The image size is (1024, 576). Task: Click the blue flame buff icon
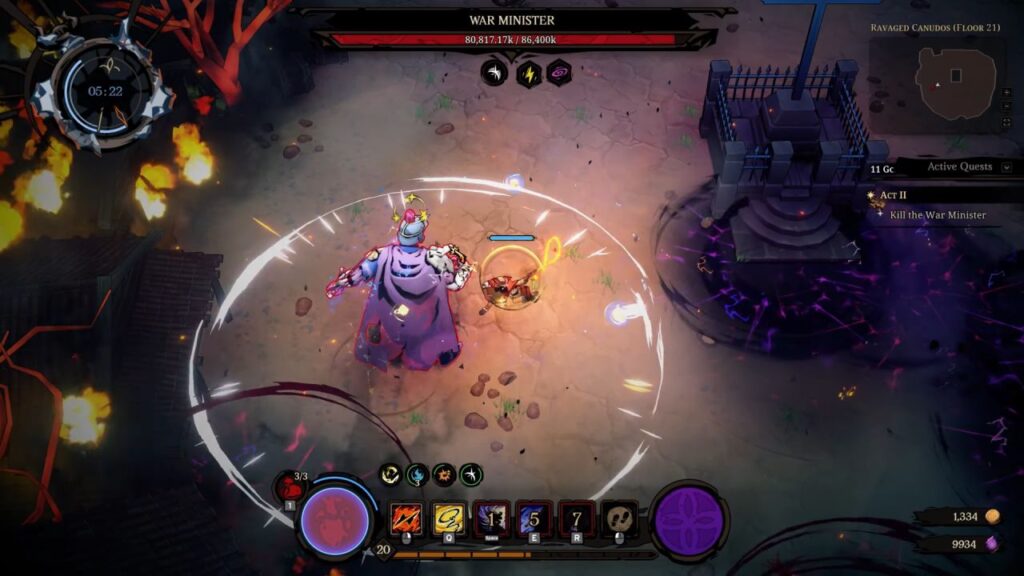pyautogui.click(x=417, y=475)
